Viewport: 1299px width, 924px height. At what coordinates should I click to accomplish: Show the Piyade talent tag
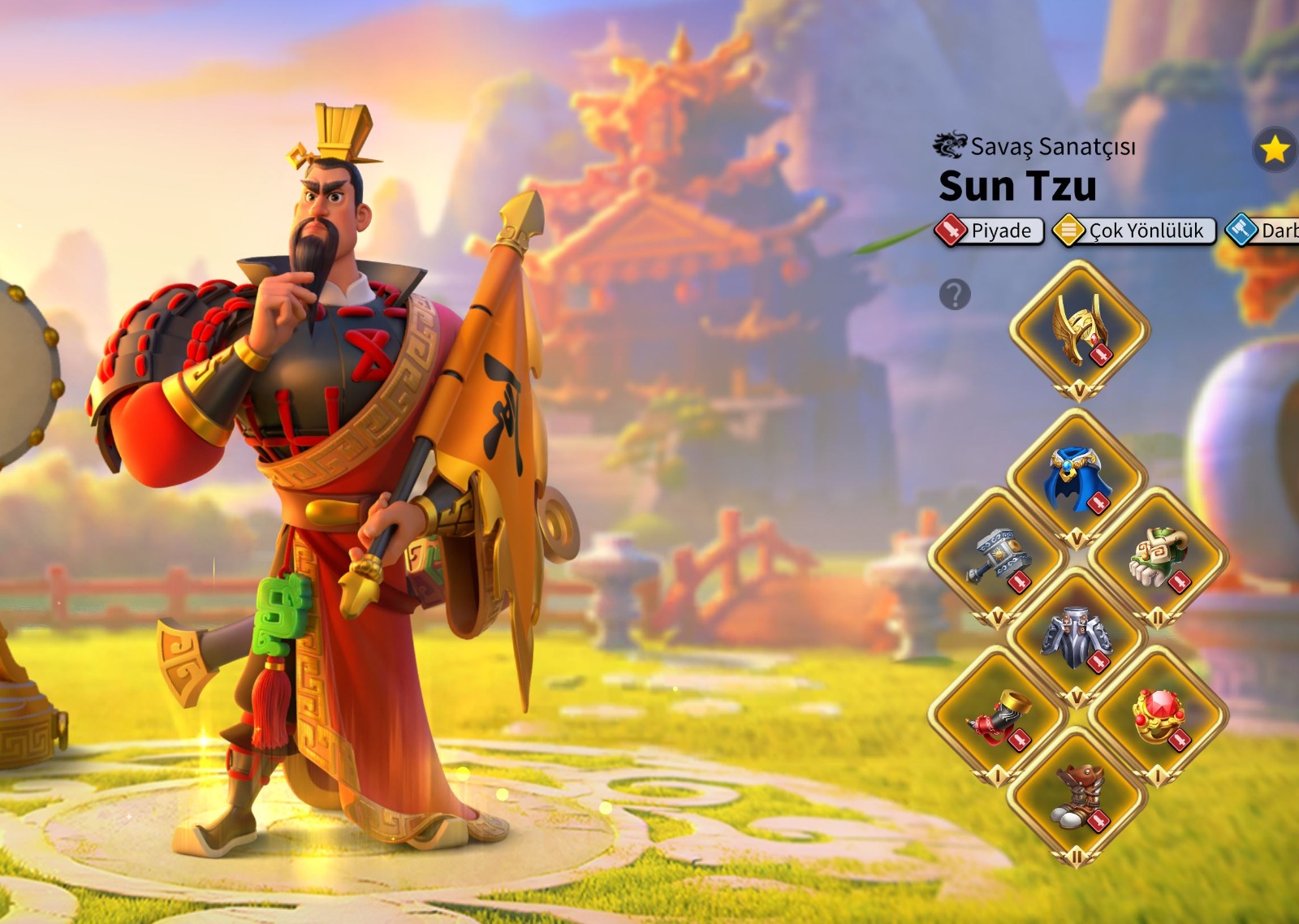pos(990,231)
